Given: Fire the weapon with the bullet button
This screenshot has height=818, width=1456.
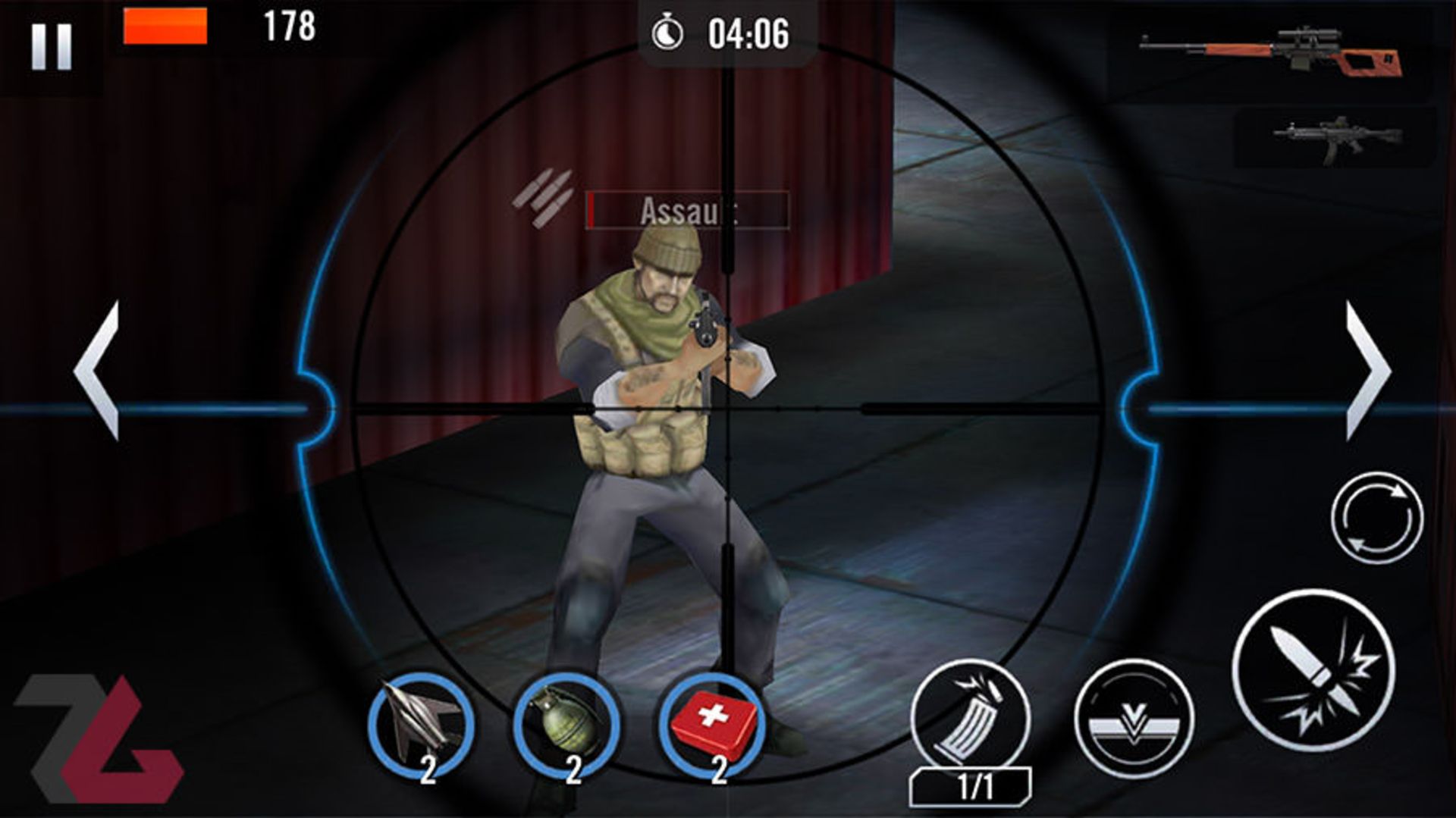Looking at the screenshot, I should [1313, 670].
